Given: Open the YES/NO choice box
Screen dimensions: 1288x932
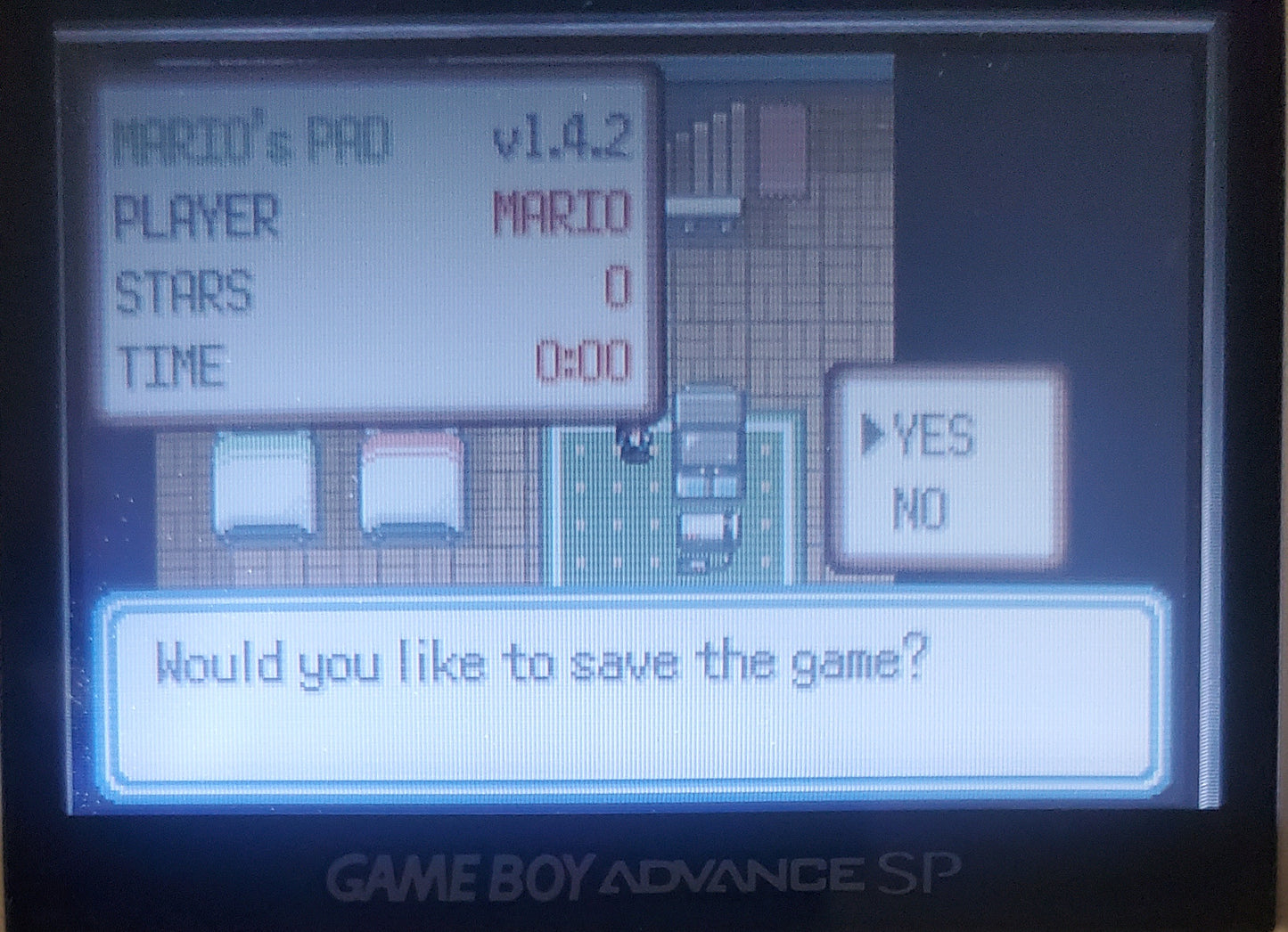Looking at the screenshot, I should (x=943, y=468).
